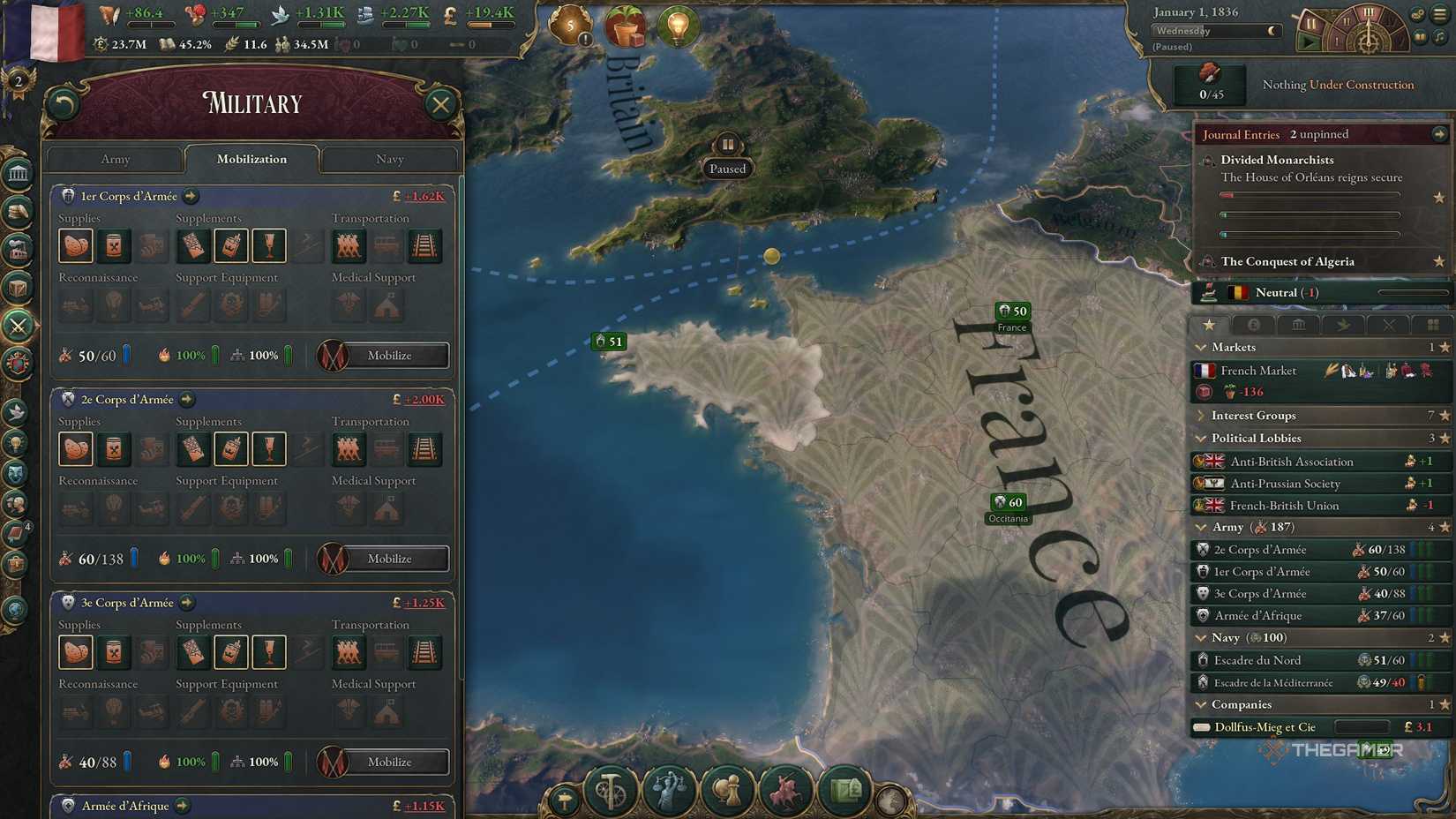Screen dimensions: 1456x819
Task: Mobilize the 1er Corps d'Armée
Action: (x=382, y=356)
